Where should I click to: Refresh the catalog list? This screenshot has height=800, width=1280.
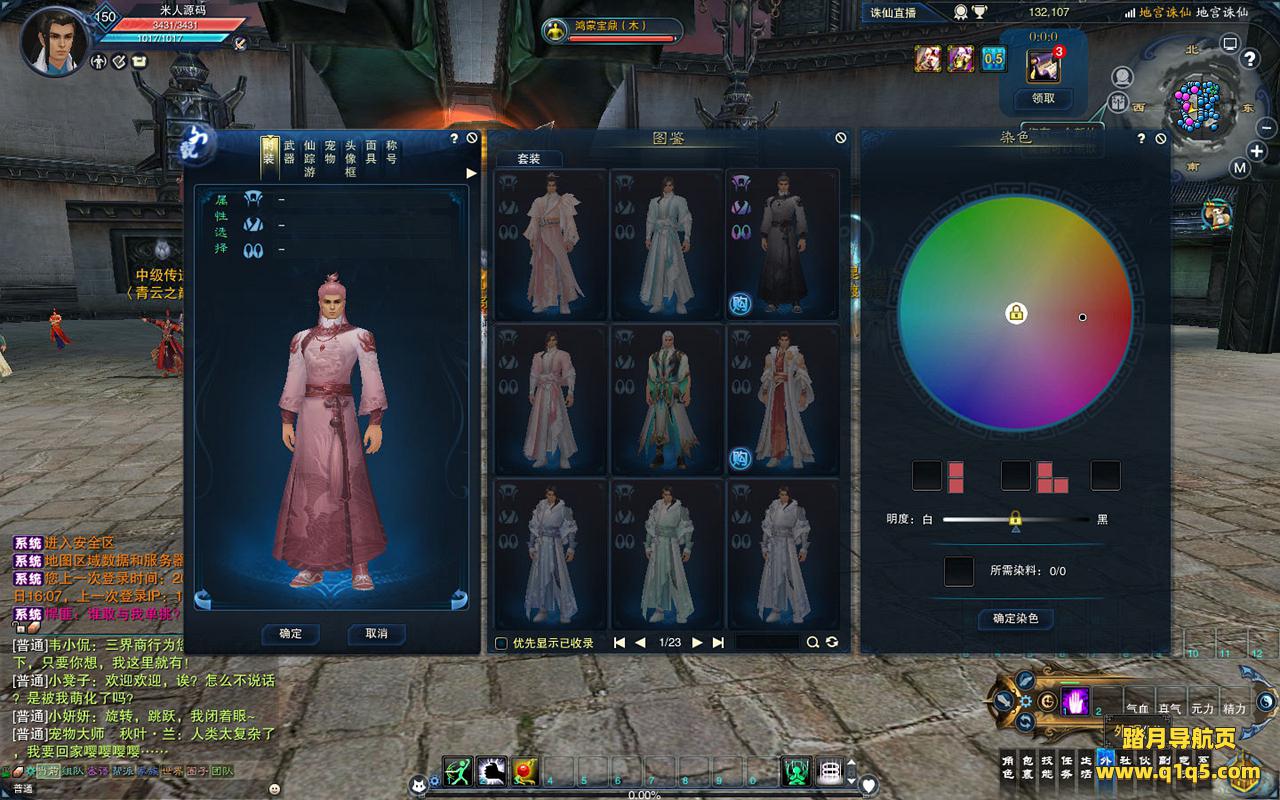point(832,643)
